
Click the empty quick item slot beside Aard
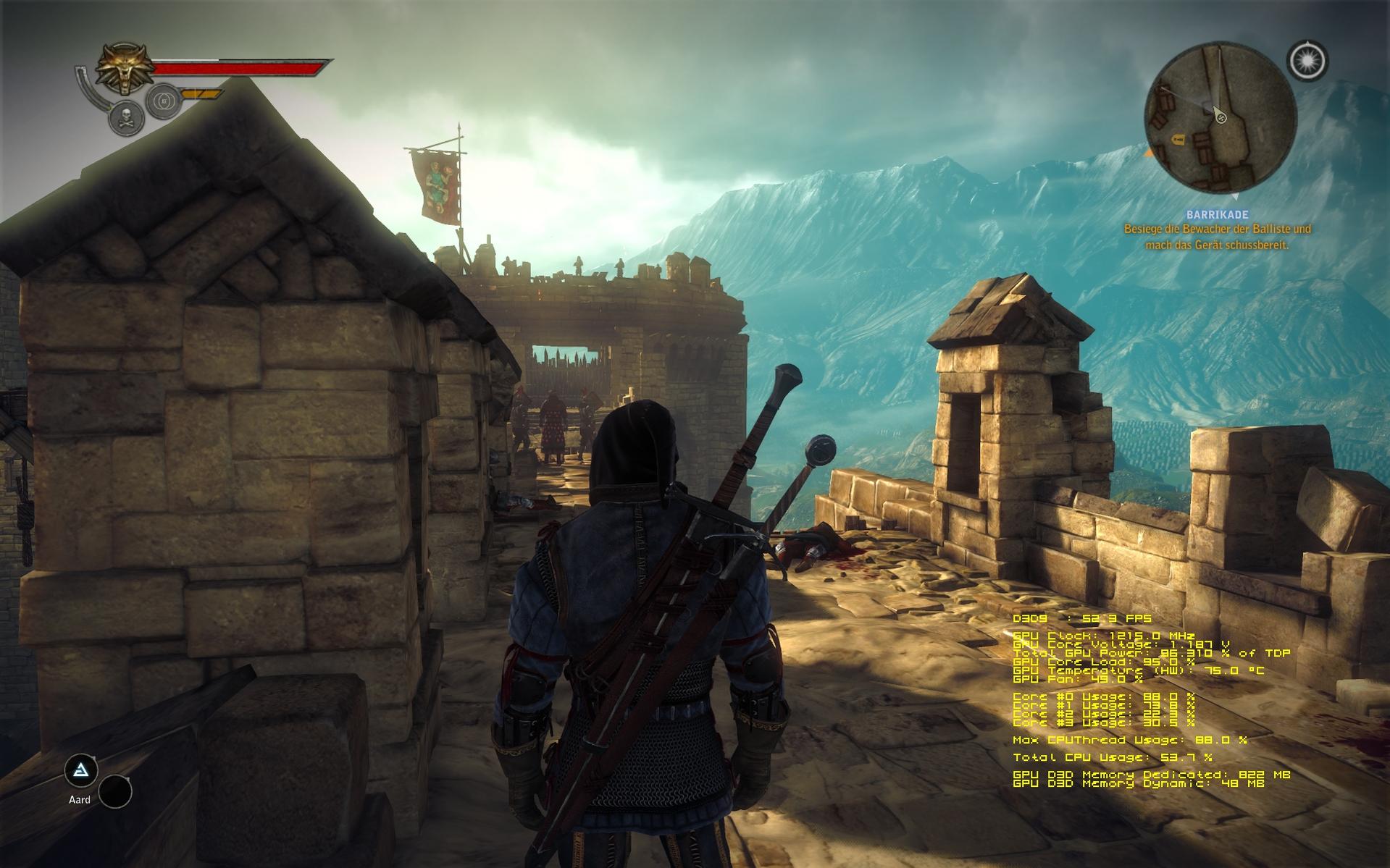(115, 791)
